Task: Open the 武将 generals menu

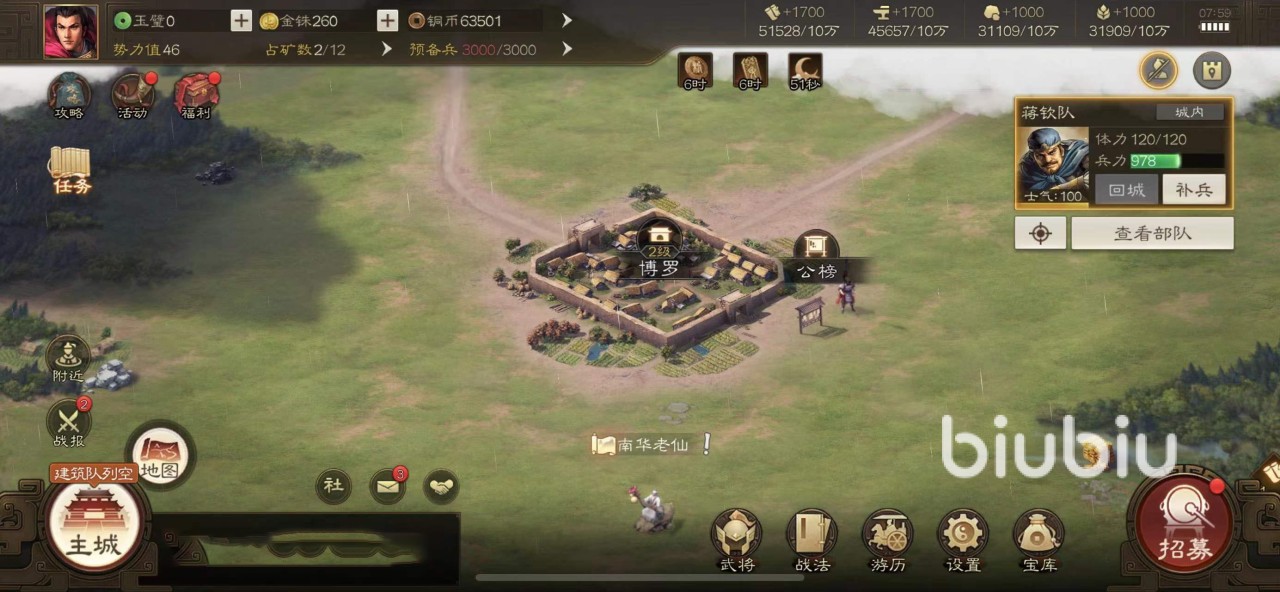Action: pos(737,540)
